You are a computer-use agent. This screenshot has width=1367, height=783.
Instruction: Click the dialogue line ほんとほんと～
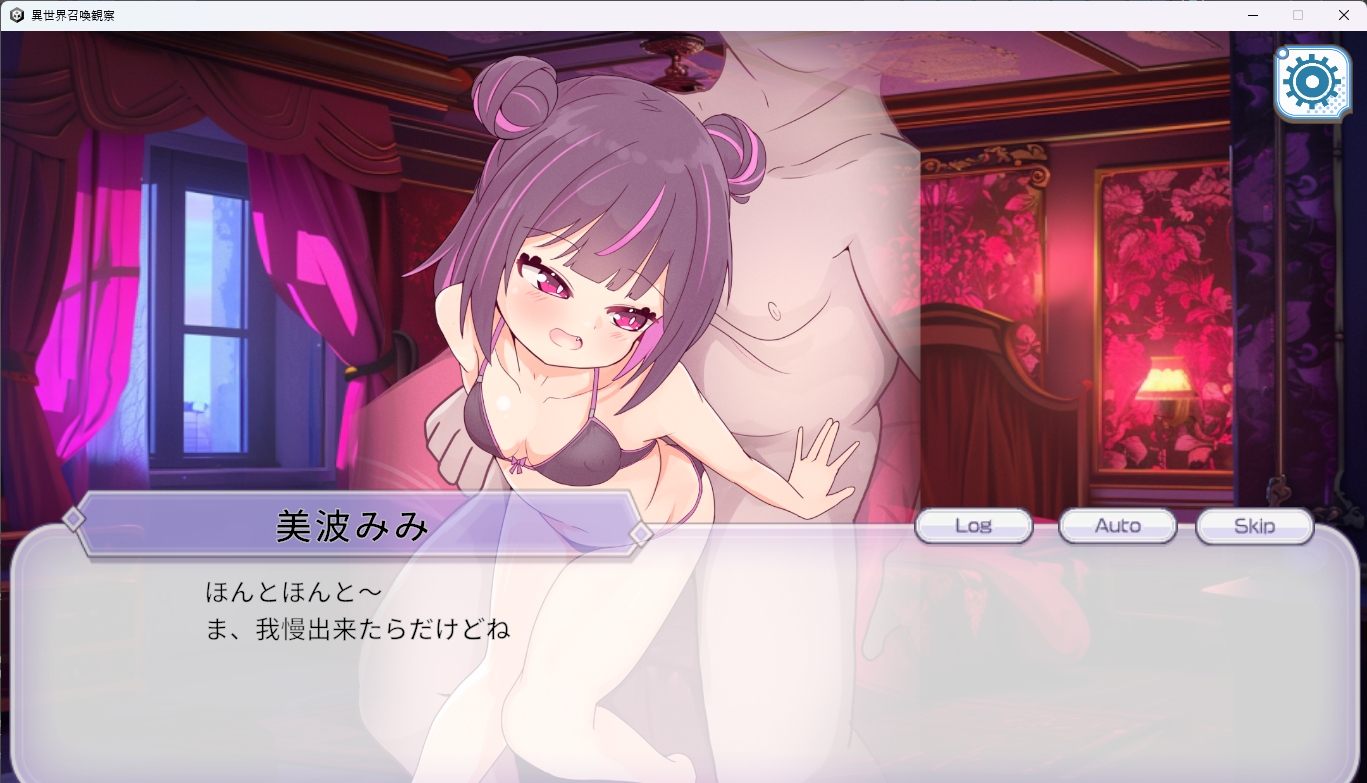pos(290,590)
